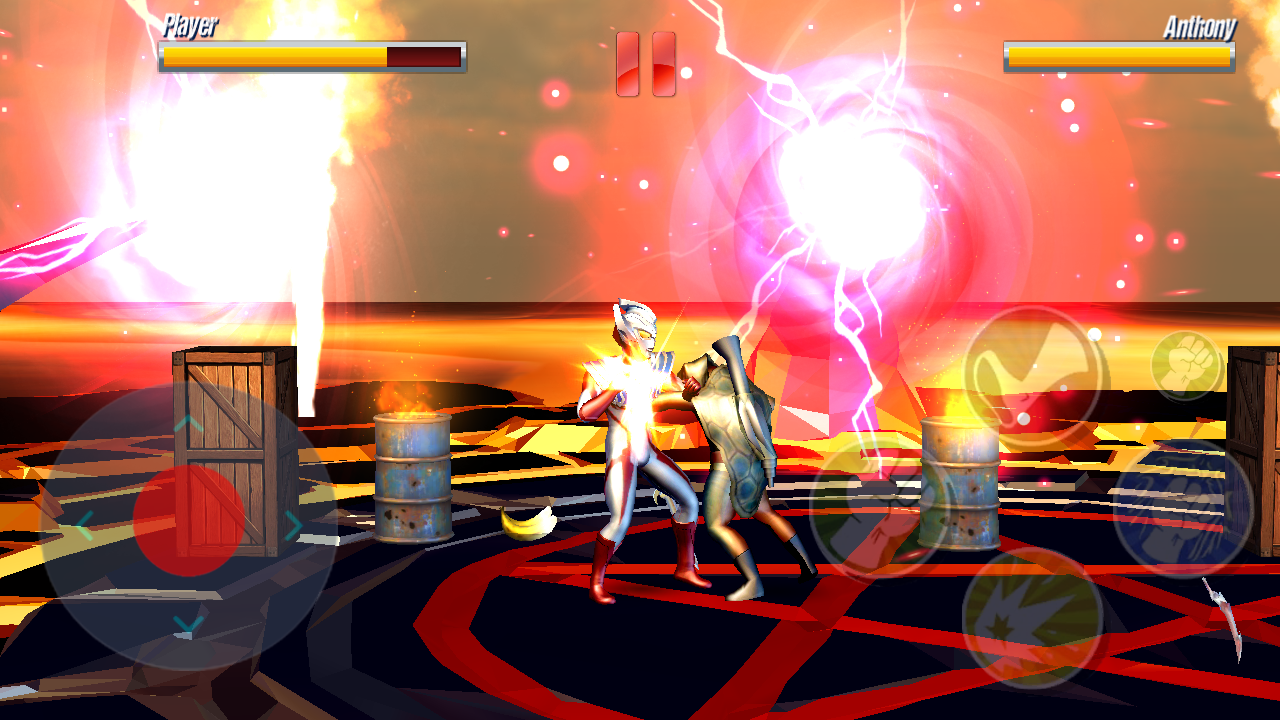The image size is (1280, 720).
Task: Tap the joystick's up arrow
Action: point(188,424)
